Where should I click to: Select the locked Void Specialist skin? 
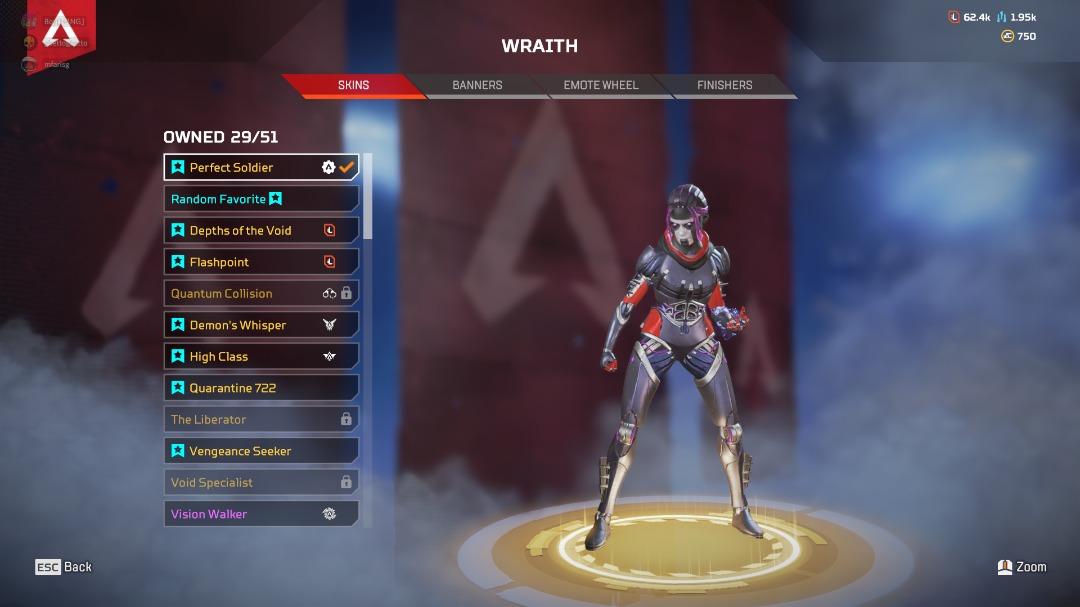coord(261,482)
